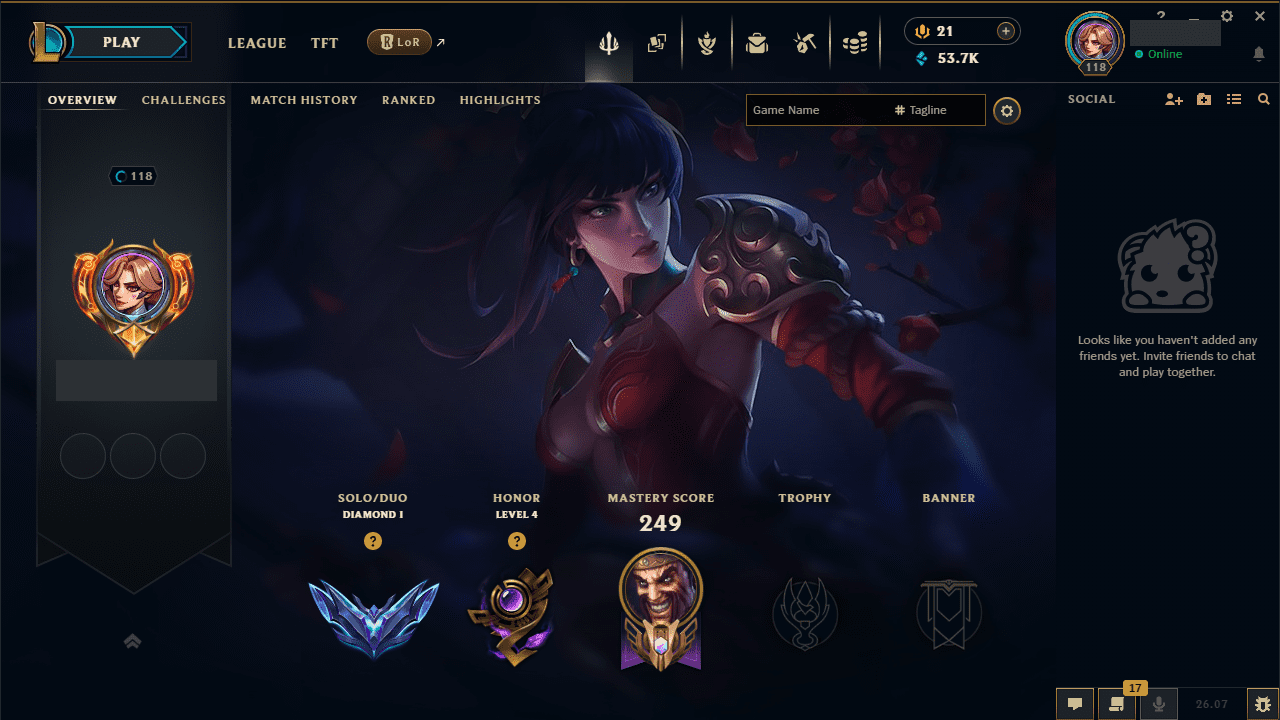Mute your microphone in the bottom bar
Viewport: 1280px width, 720px height.
(x=1159, y=703)
